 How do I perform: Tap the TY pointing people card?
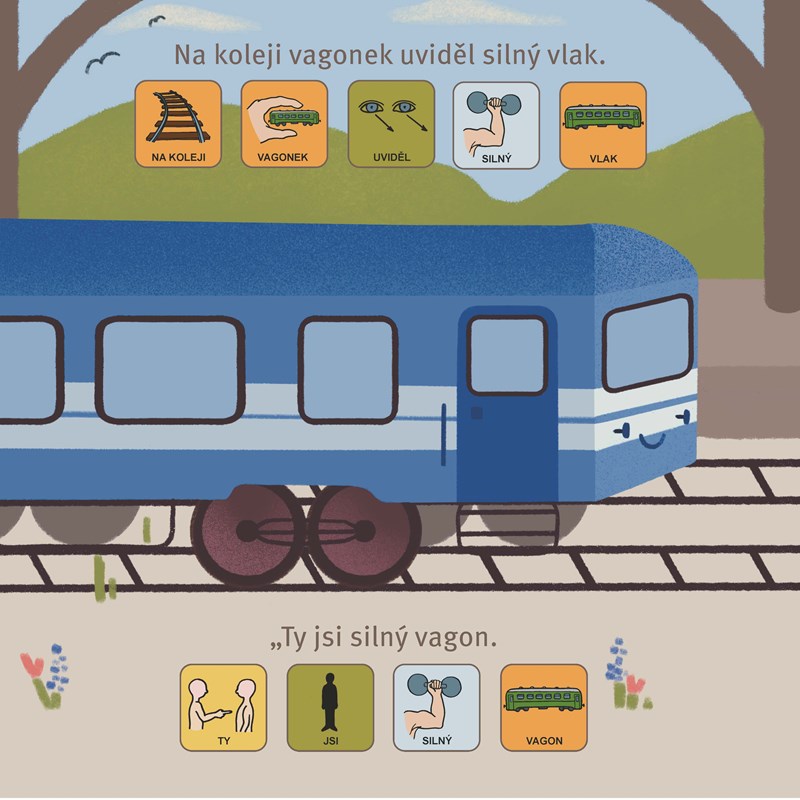click(223, 707)
